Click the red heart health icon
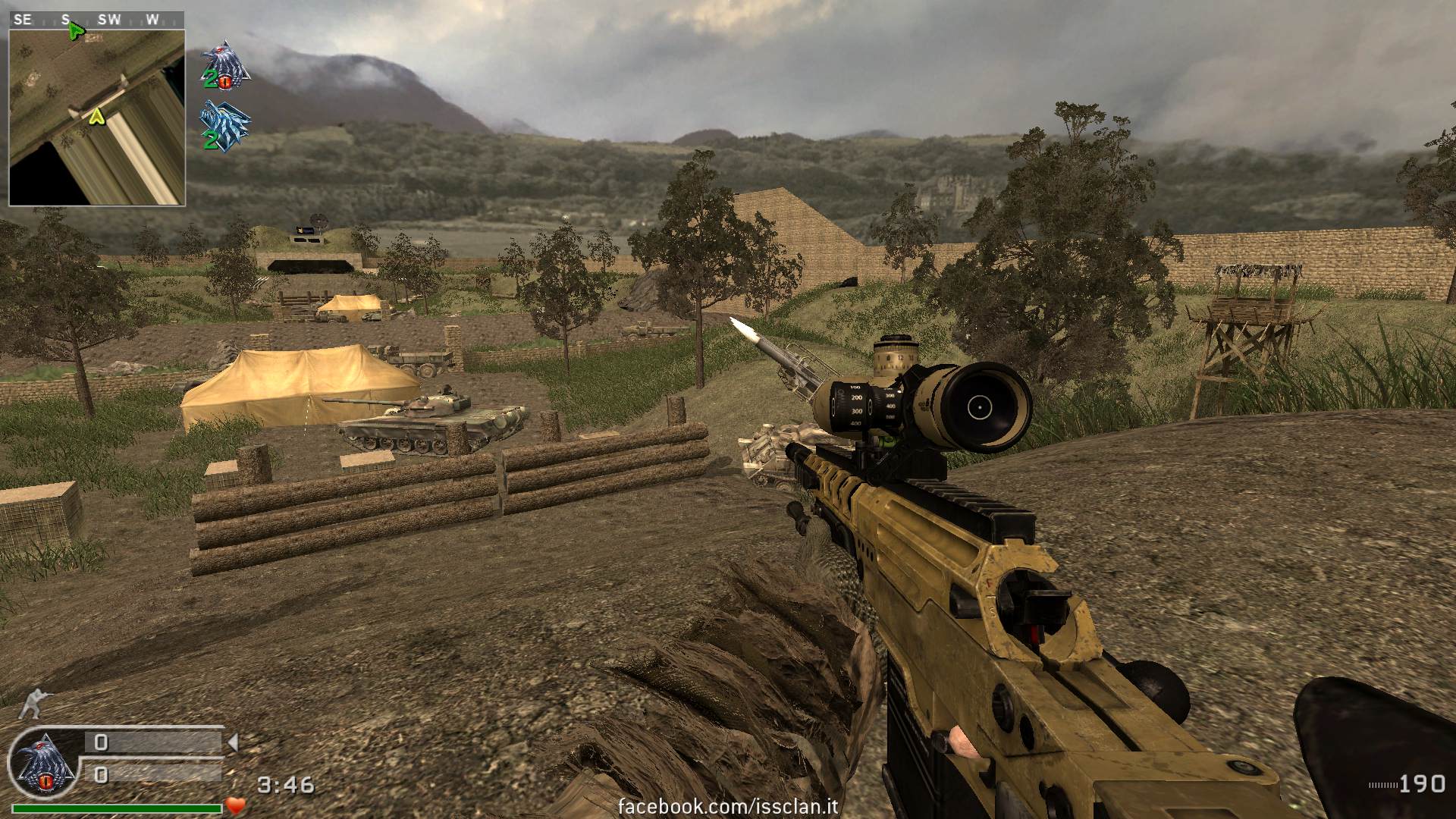The image size is (1456, 819). tap(236, 805)
